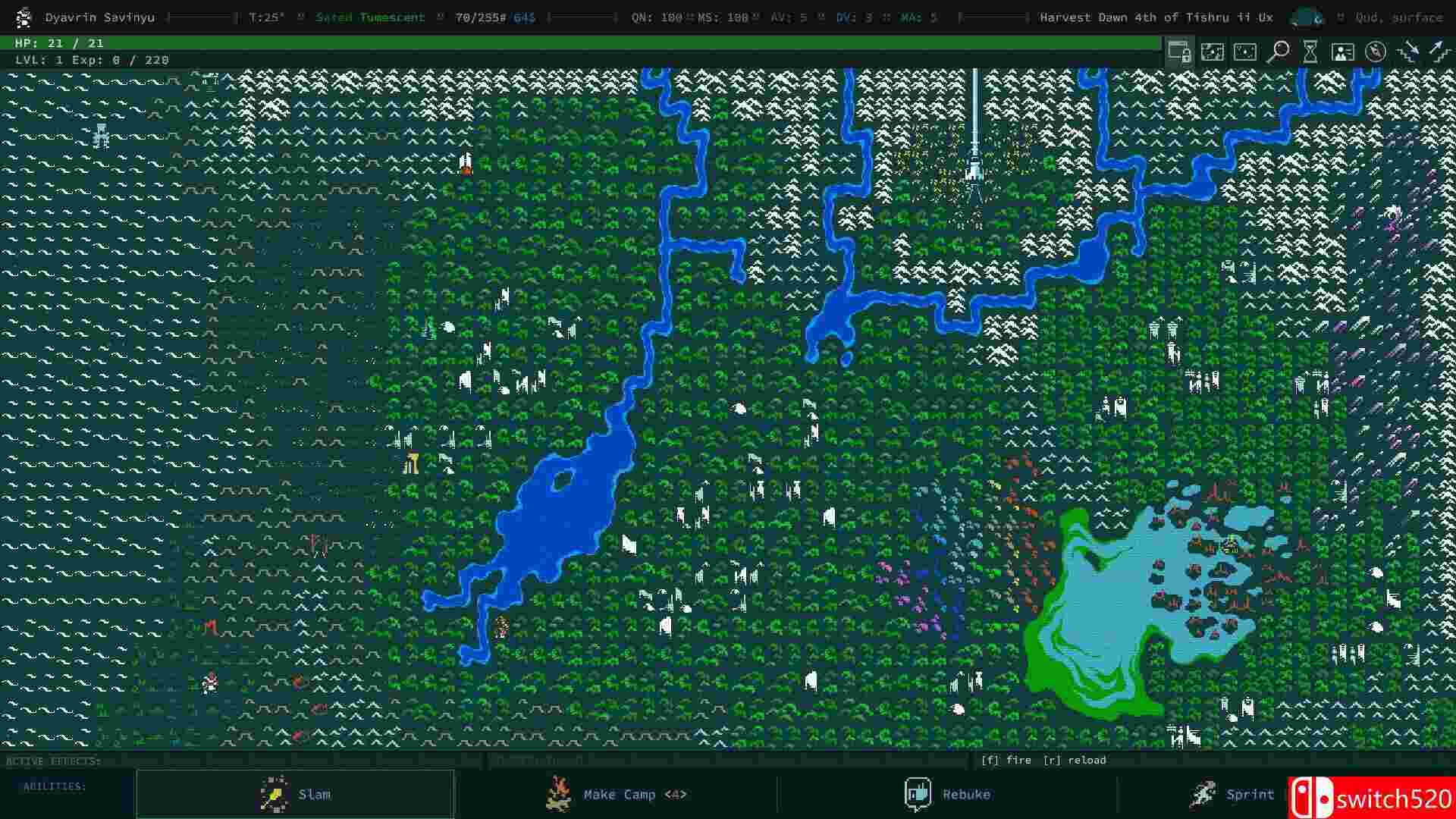The image size is (1456, 819).
Task: Click the fullscreen arrow icon
Action: click(1439, 52)
